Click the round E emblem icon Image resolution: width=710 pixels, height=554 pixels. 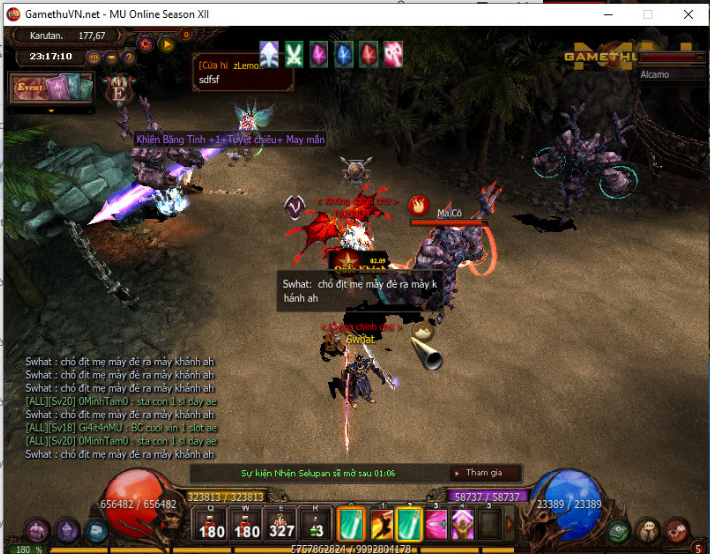pos(119,87)
